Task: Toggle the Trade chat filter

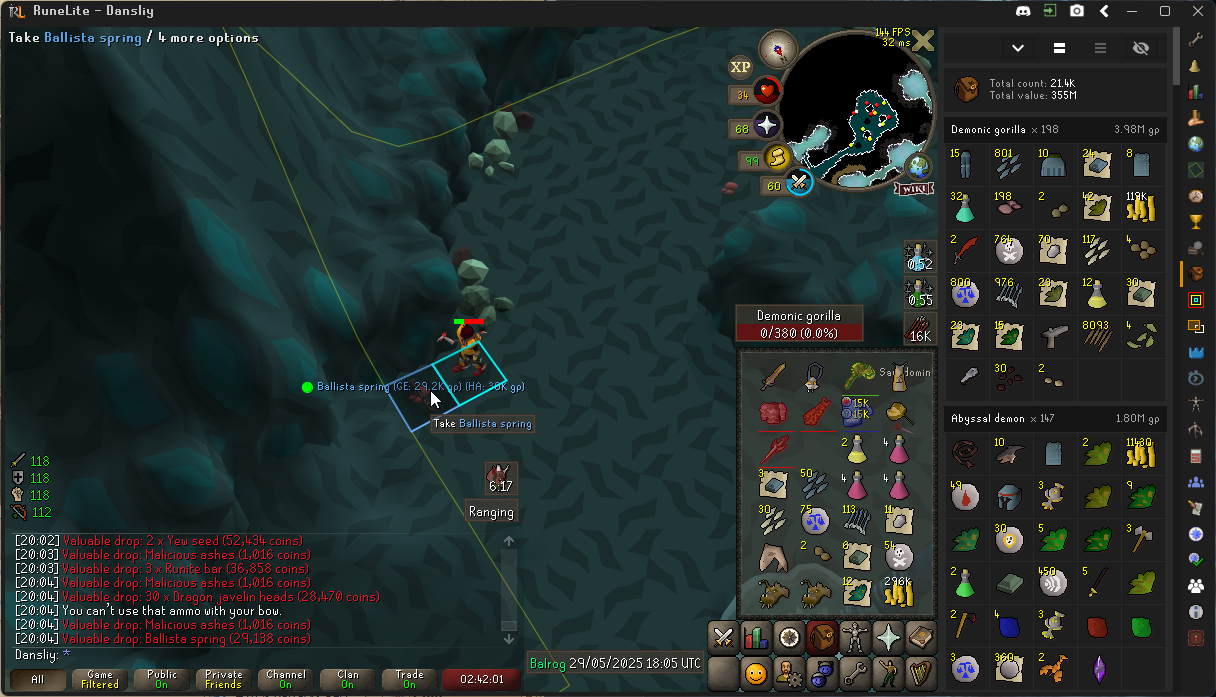Action: click(410, 679)
